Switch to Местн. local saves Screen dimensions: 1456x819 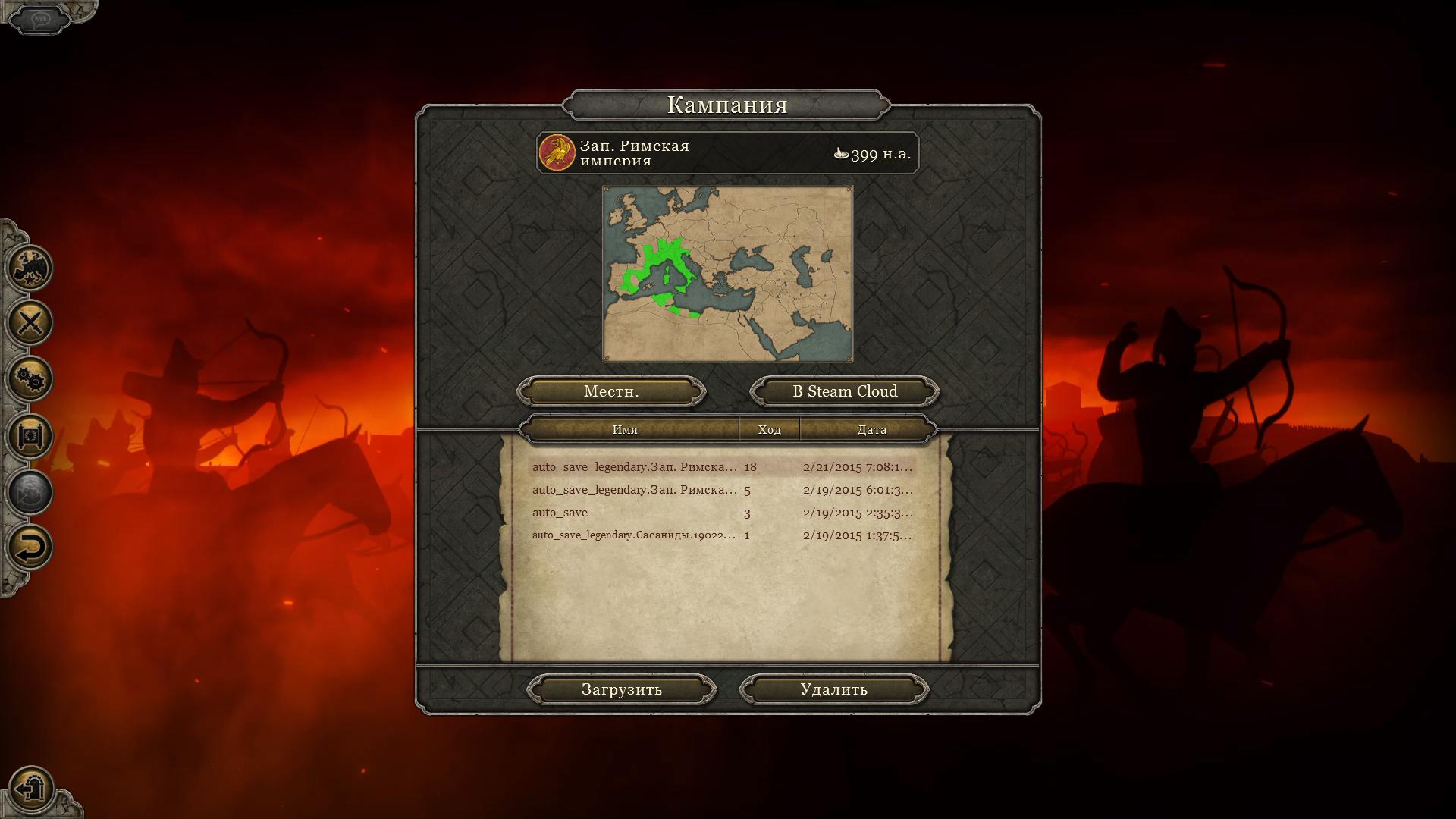[x=611, y=391]
